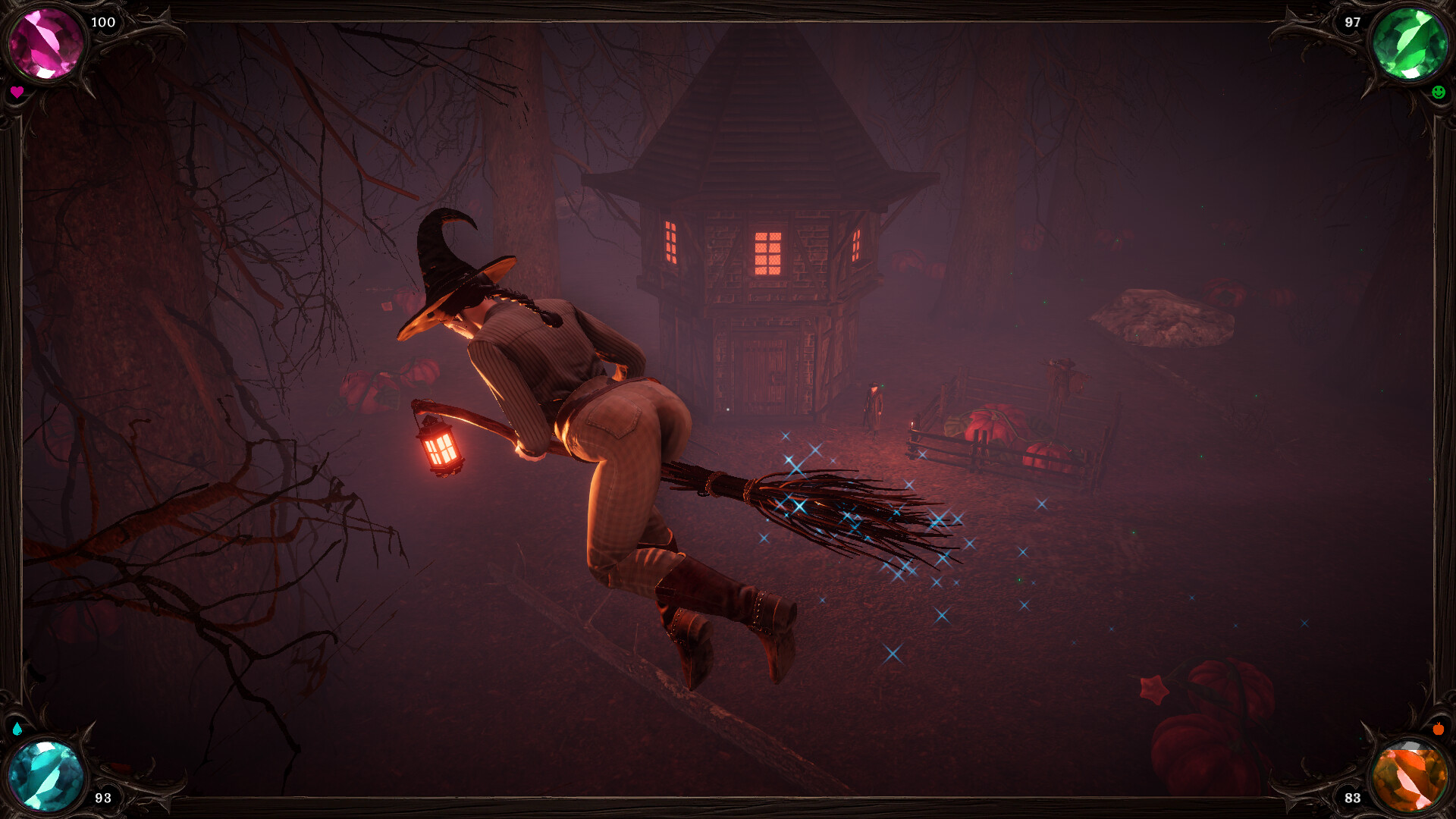This screenshot has height=819, width=1456.
Task: Click the pink health gem
Action: [45, 43]
